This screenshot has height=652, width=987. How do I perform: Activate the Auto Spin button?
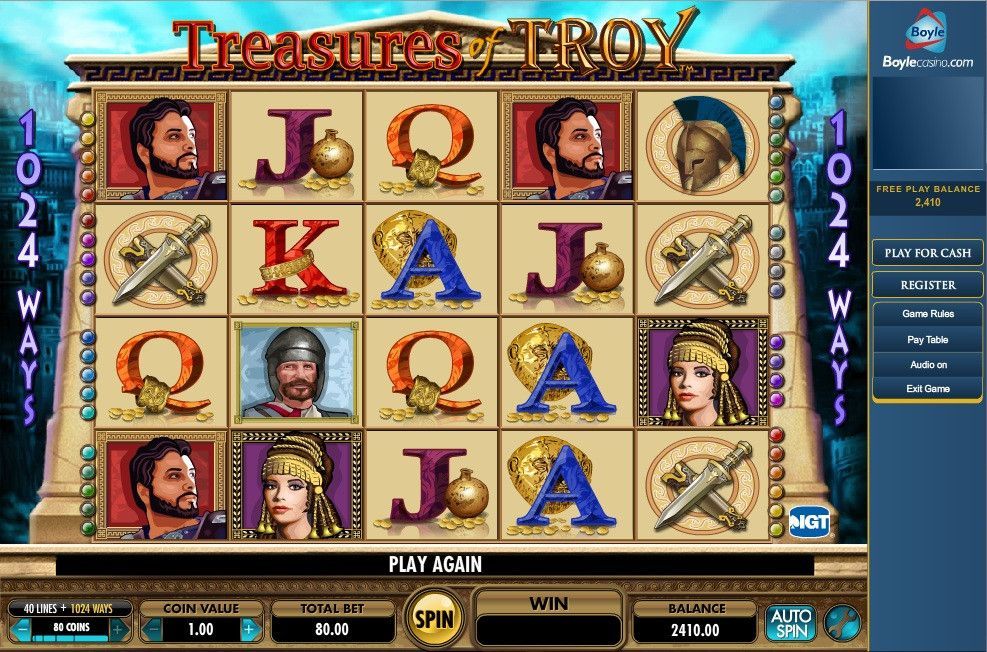790,622
